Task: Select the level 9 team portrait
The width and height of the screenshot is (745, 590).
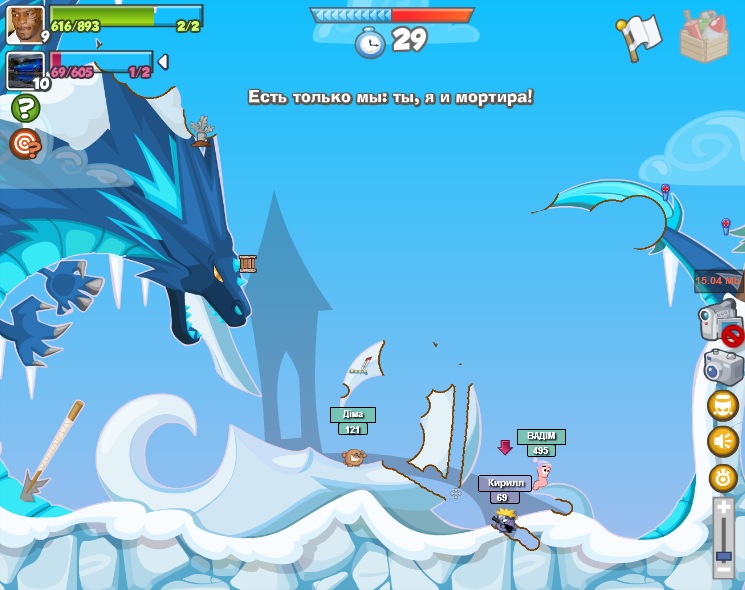Action: (25, 24)
